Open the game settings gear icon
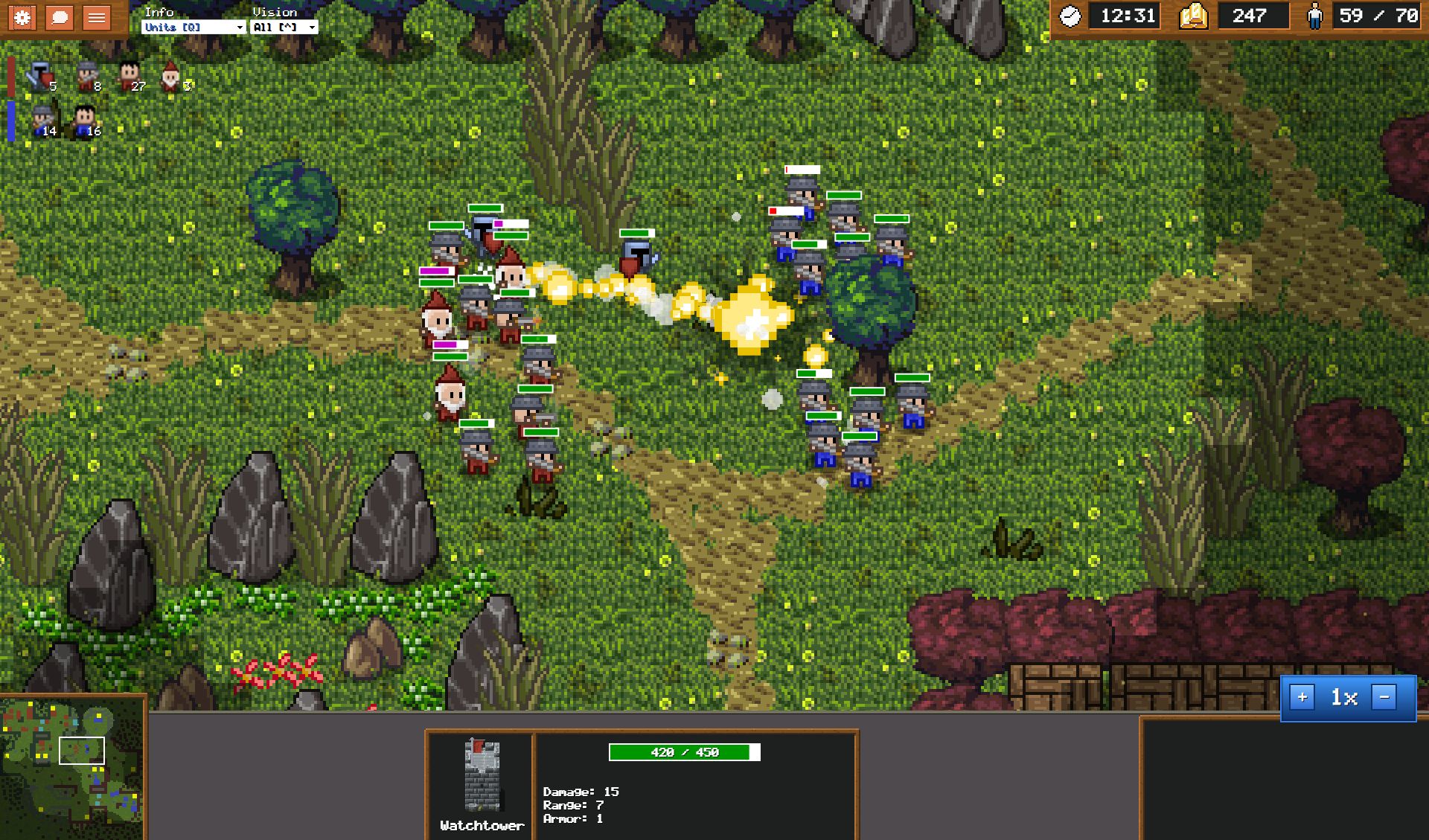The image size is (1429, 840). 22,18
